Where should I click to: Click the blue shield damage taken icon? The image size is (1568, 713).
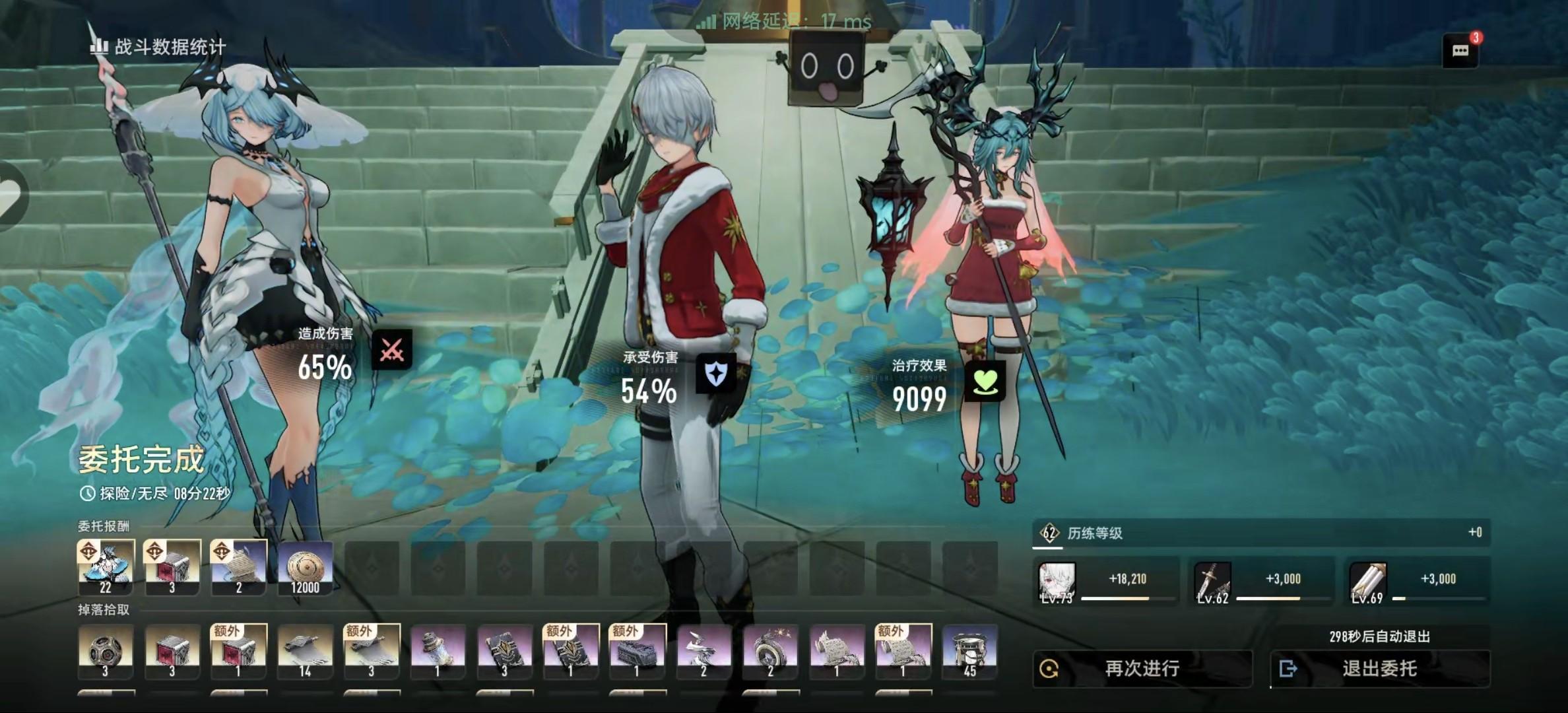(x=716, y=374)
